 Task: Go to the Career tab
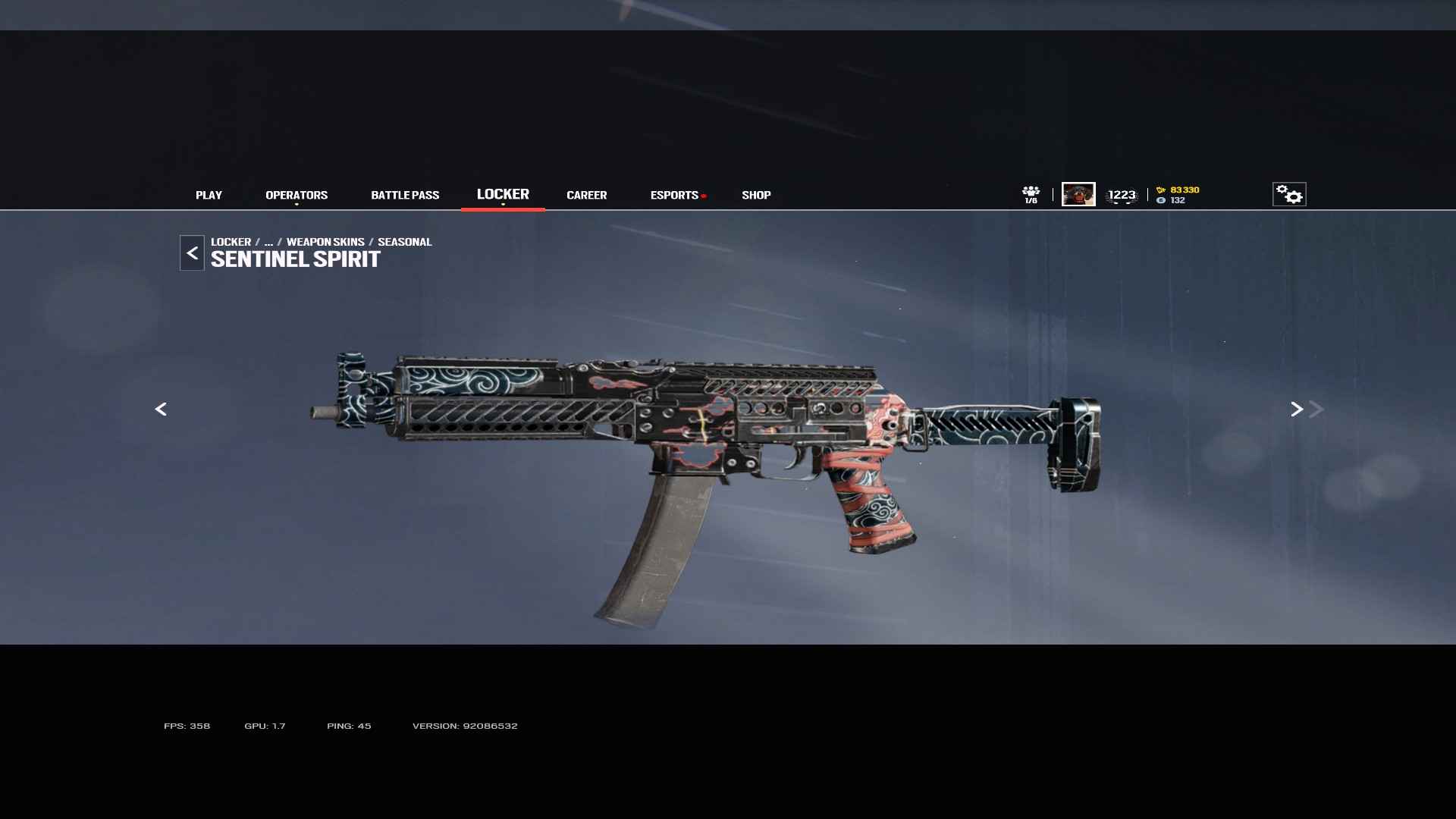[x=586, y=195]
